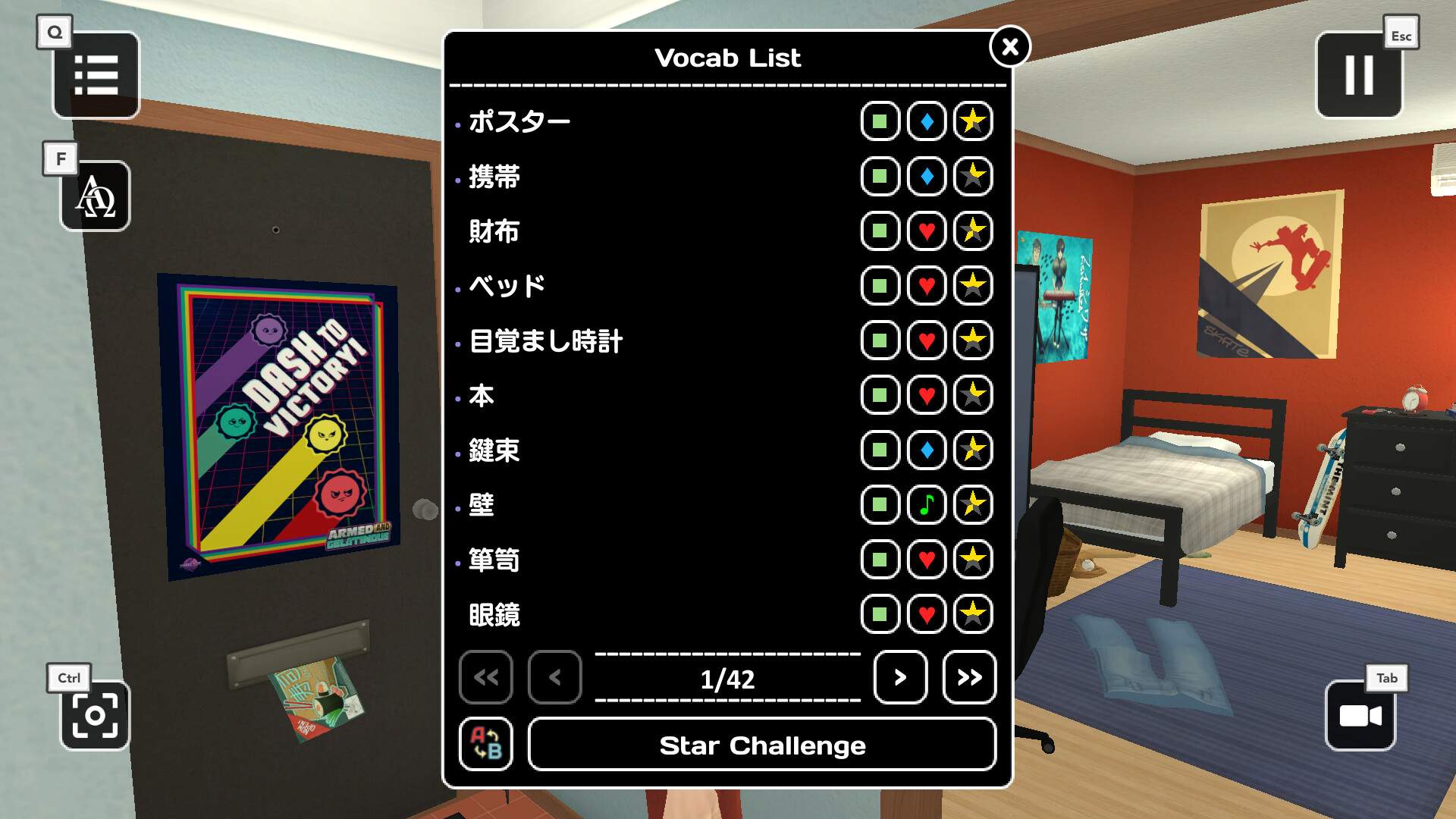
Task: Click the green square beside ポスター
Action: (880, 121)
